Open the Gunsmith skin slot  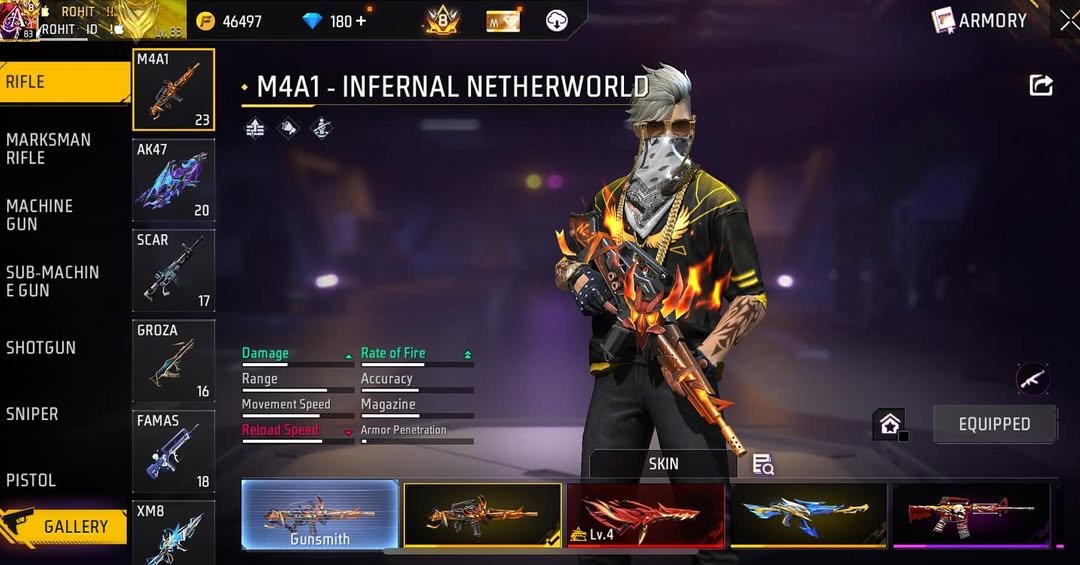click(320, 515)
